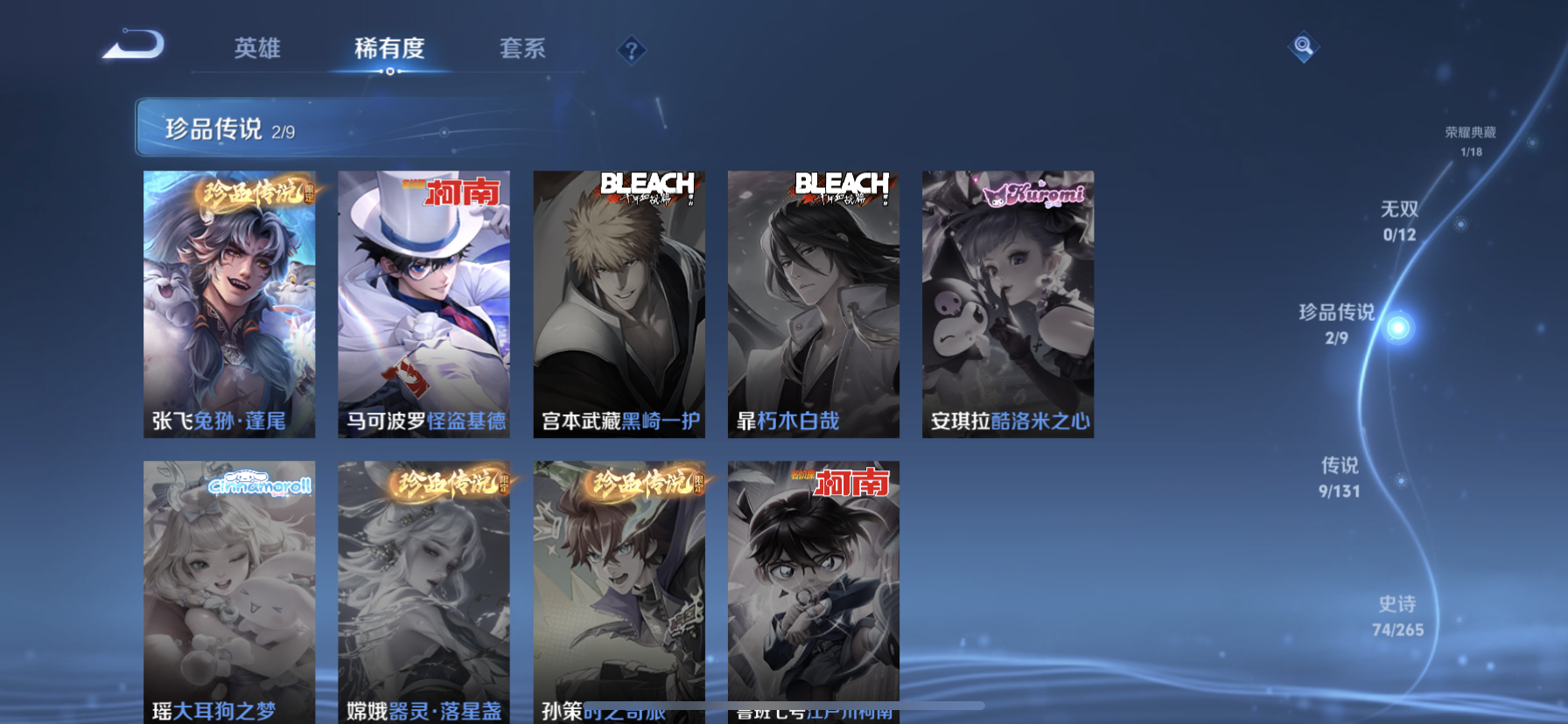Open the 朽木白哉 skin card
The image size is (1568, 724).
[813, 303]
